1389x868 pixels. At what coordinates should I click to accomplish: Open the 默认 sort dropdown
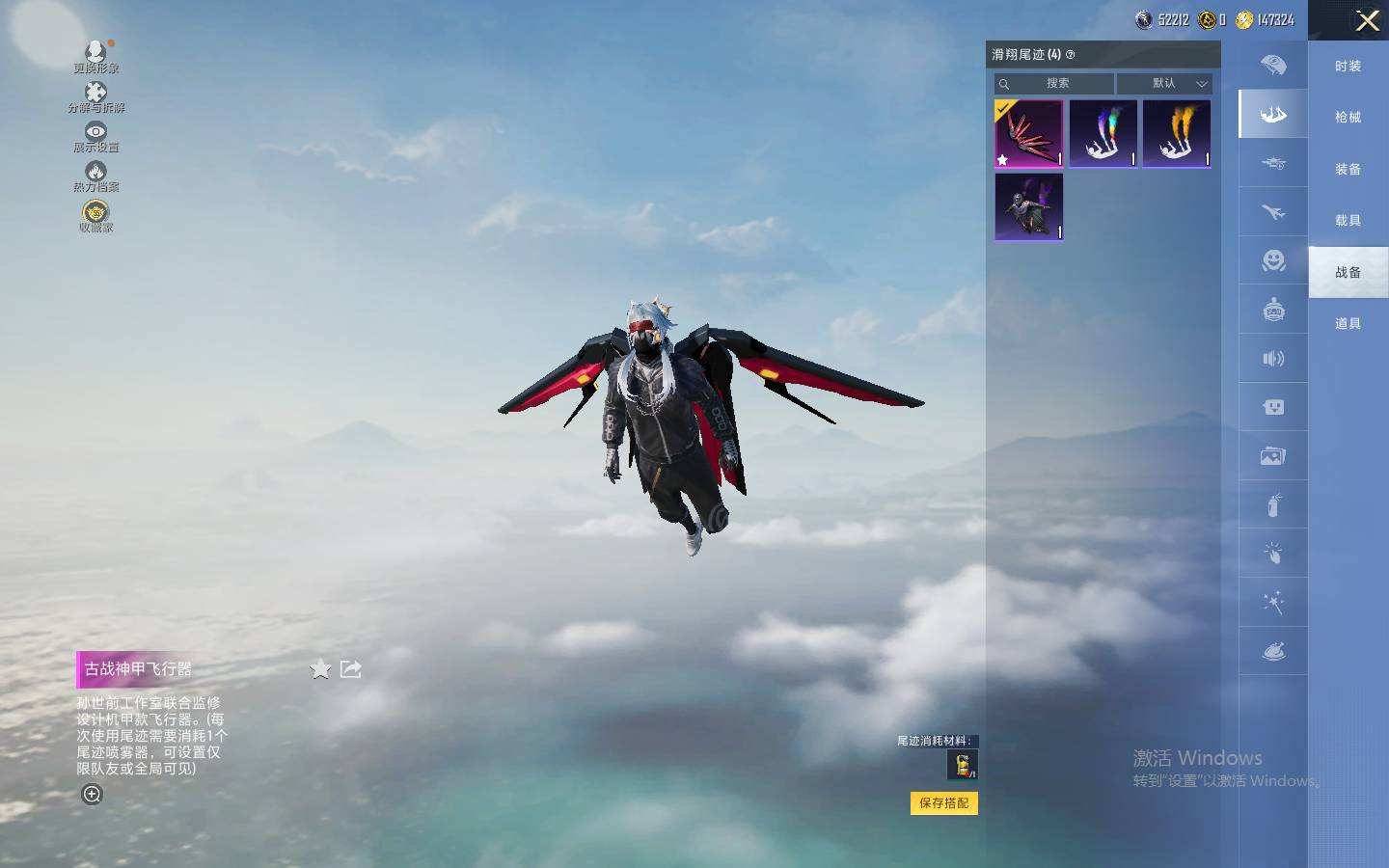click(x=1164, y=84)
